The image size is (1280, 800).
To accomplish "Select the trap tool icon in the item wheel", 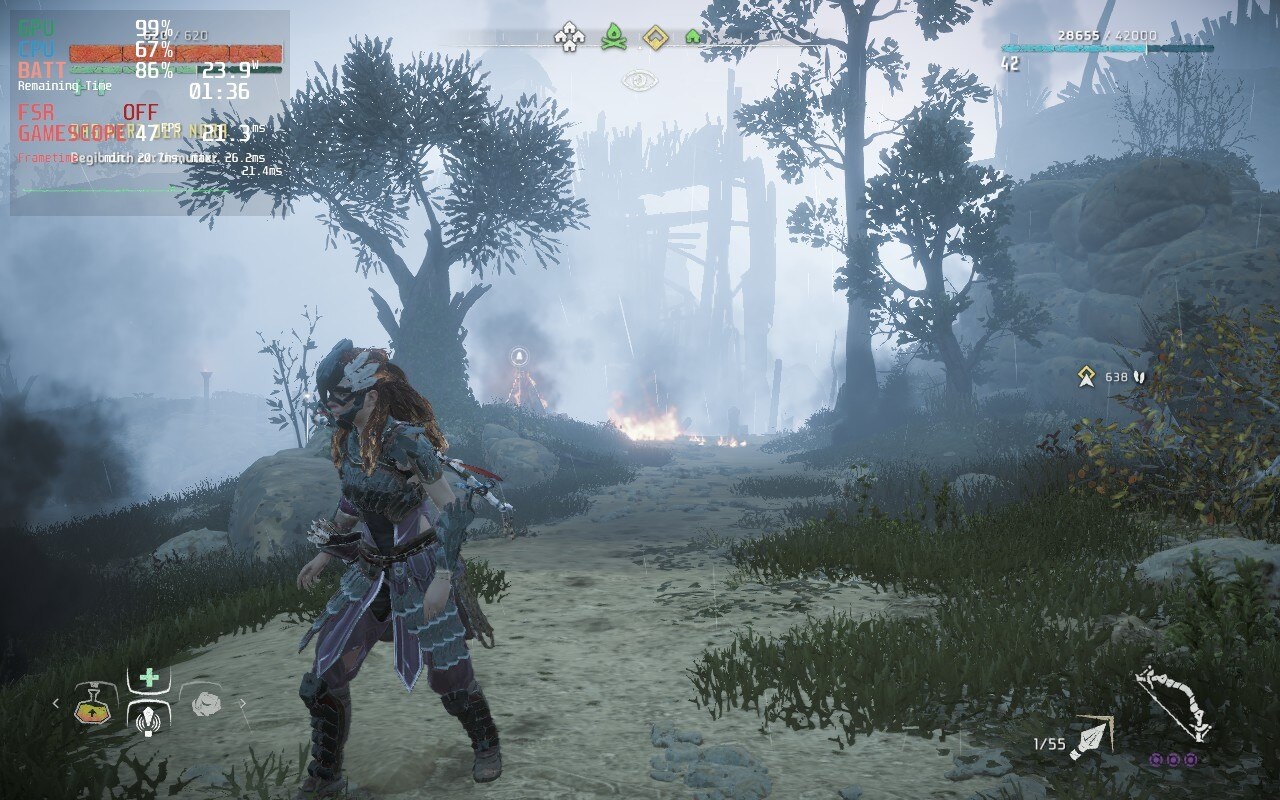I will click(148, 722).
